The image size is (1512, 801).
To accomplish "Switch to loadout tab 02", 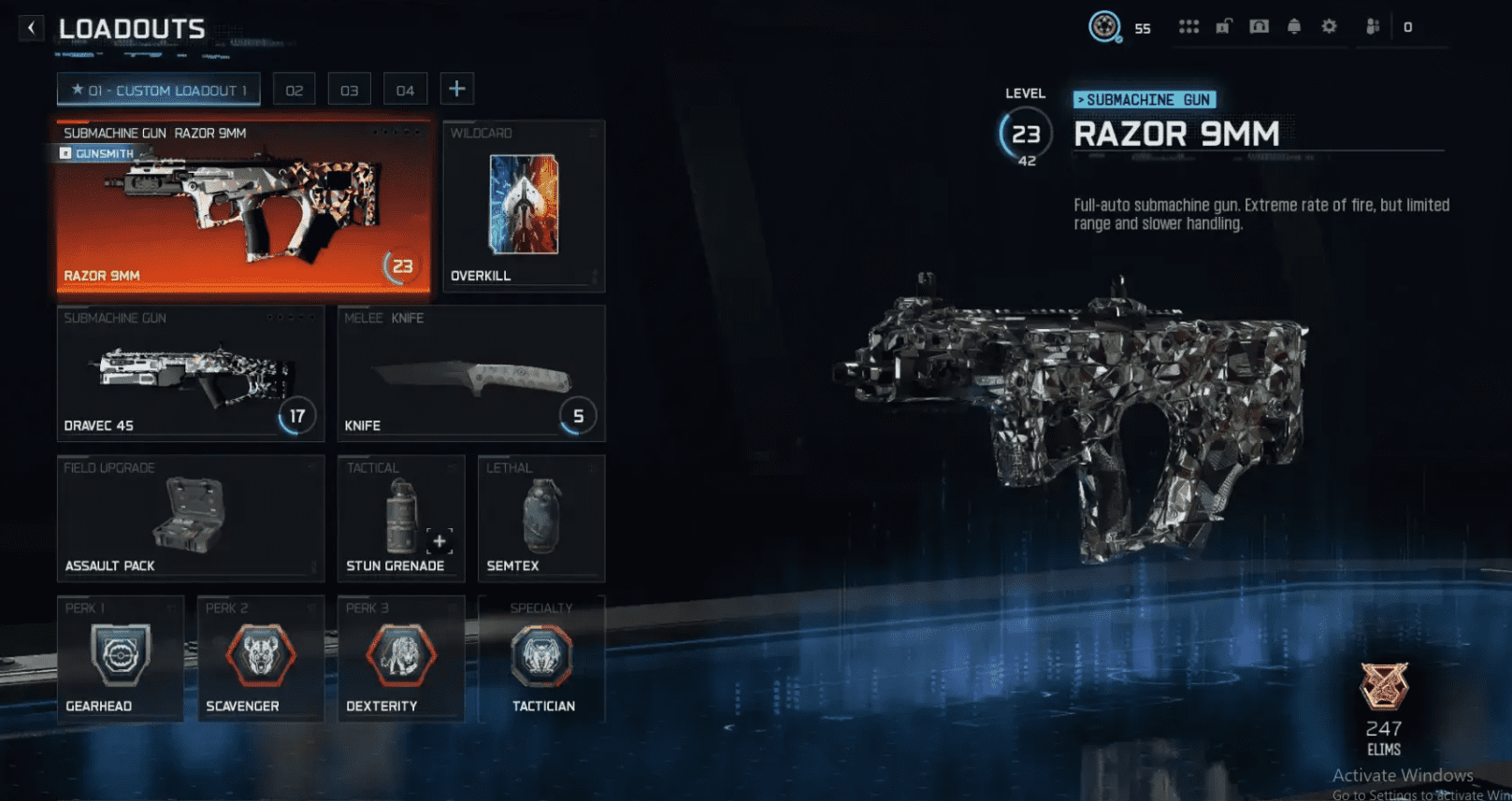I will click(x=294, y=90).
